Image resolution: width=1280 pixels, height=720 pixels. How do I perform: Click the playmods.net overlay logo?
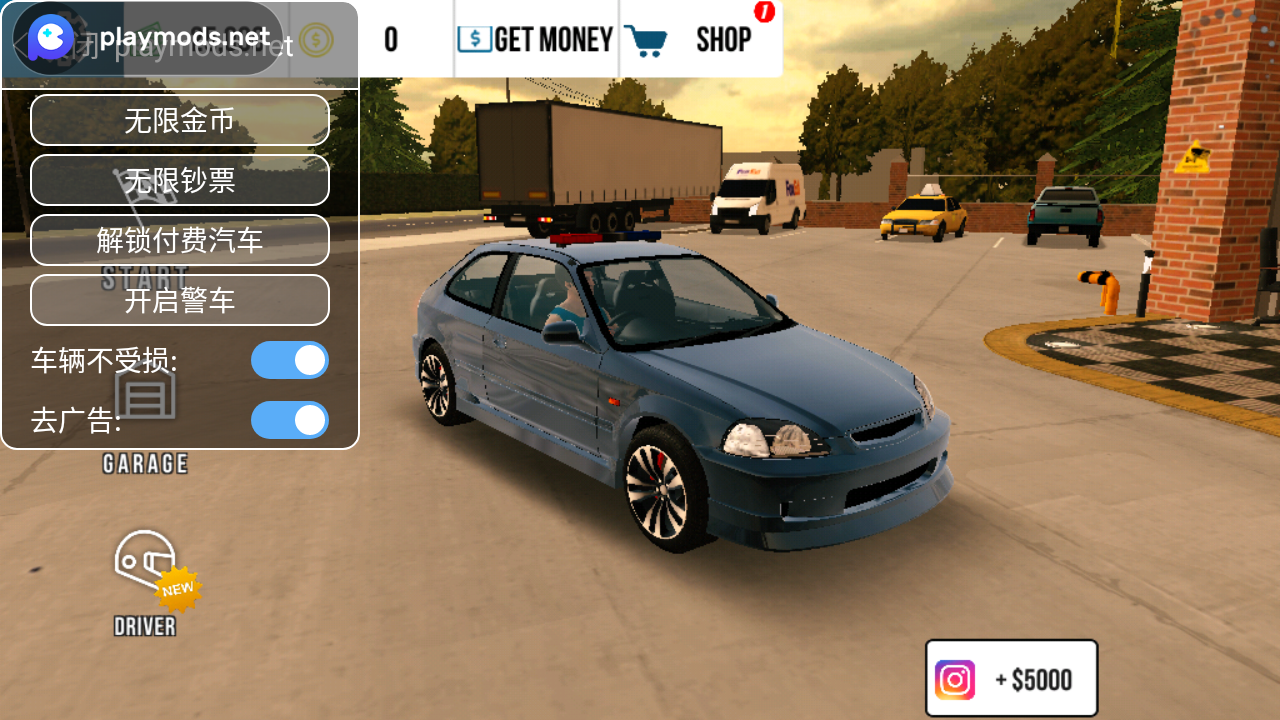(50, 39)
